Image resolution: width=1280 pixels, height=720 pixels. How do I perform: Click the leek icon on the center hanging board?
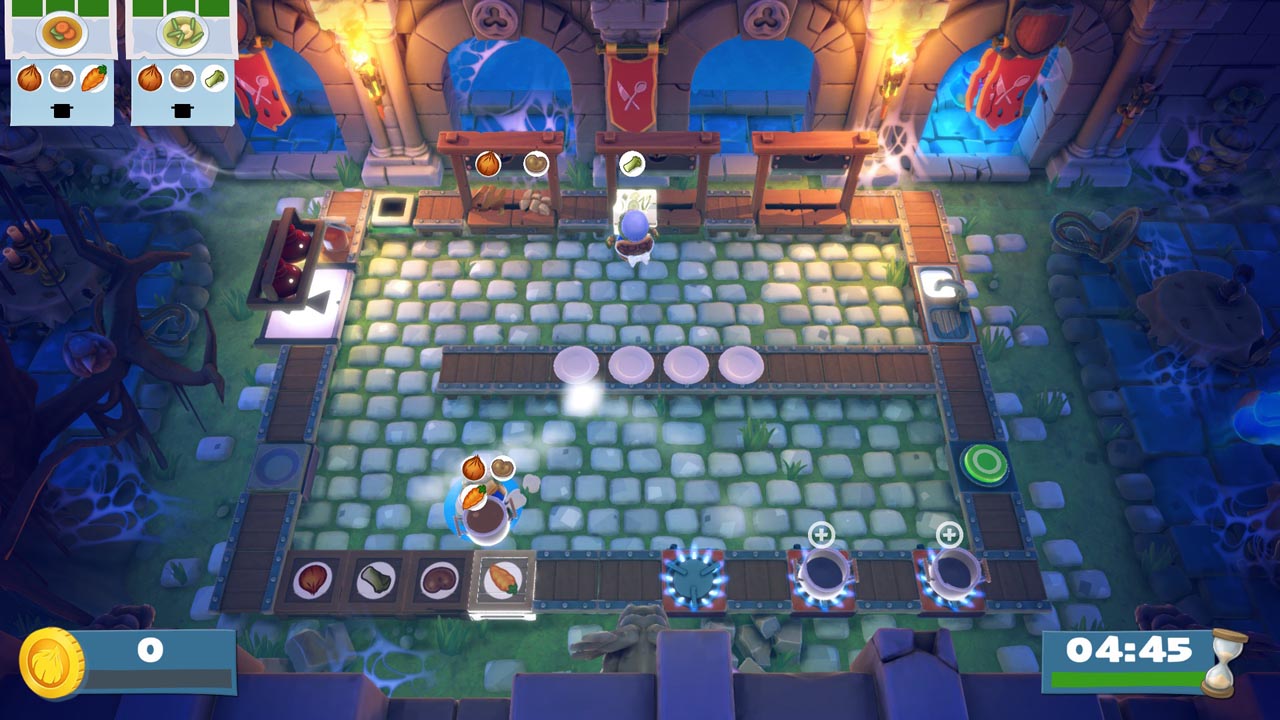[630, 162]
